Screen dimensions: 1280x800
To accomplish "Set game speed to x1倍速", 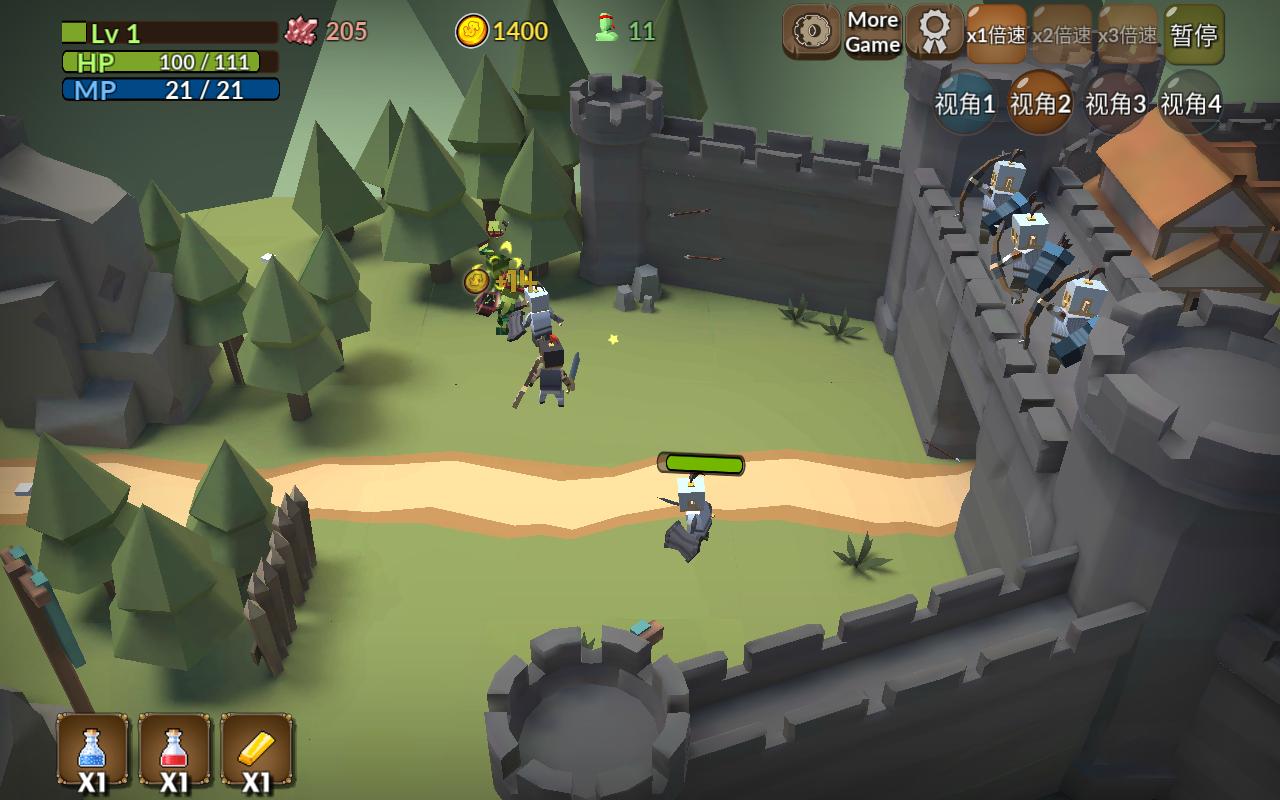I will click(x=996, y=35).
